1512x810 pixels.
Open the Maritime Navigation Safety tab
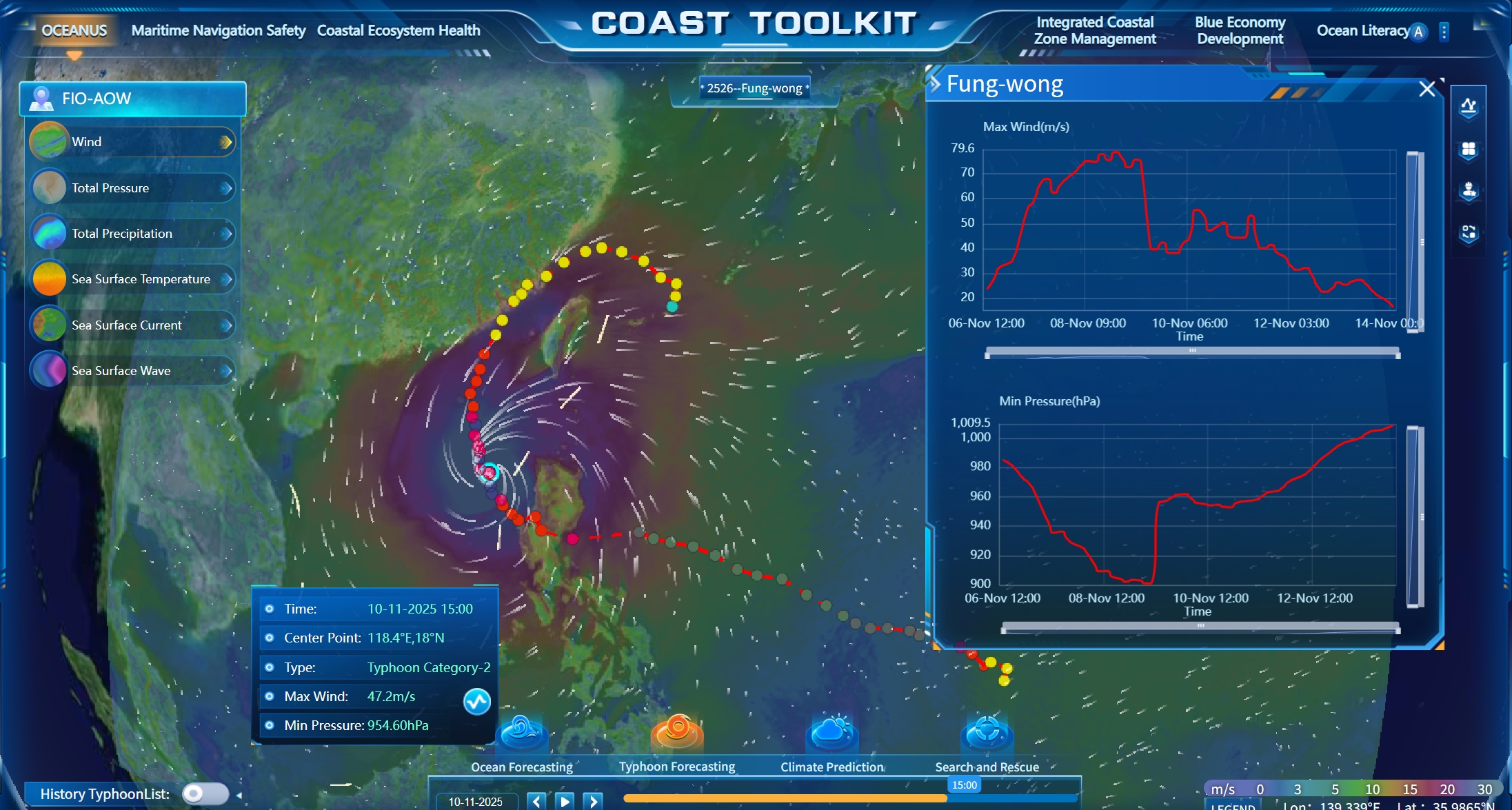click(x=218, y=30)
